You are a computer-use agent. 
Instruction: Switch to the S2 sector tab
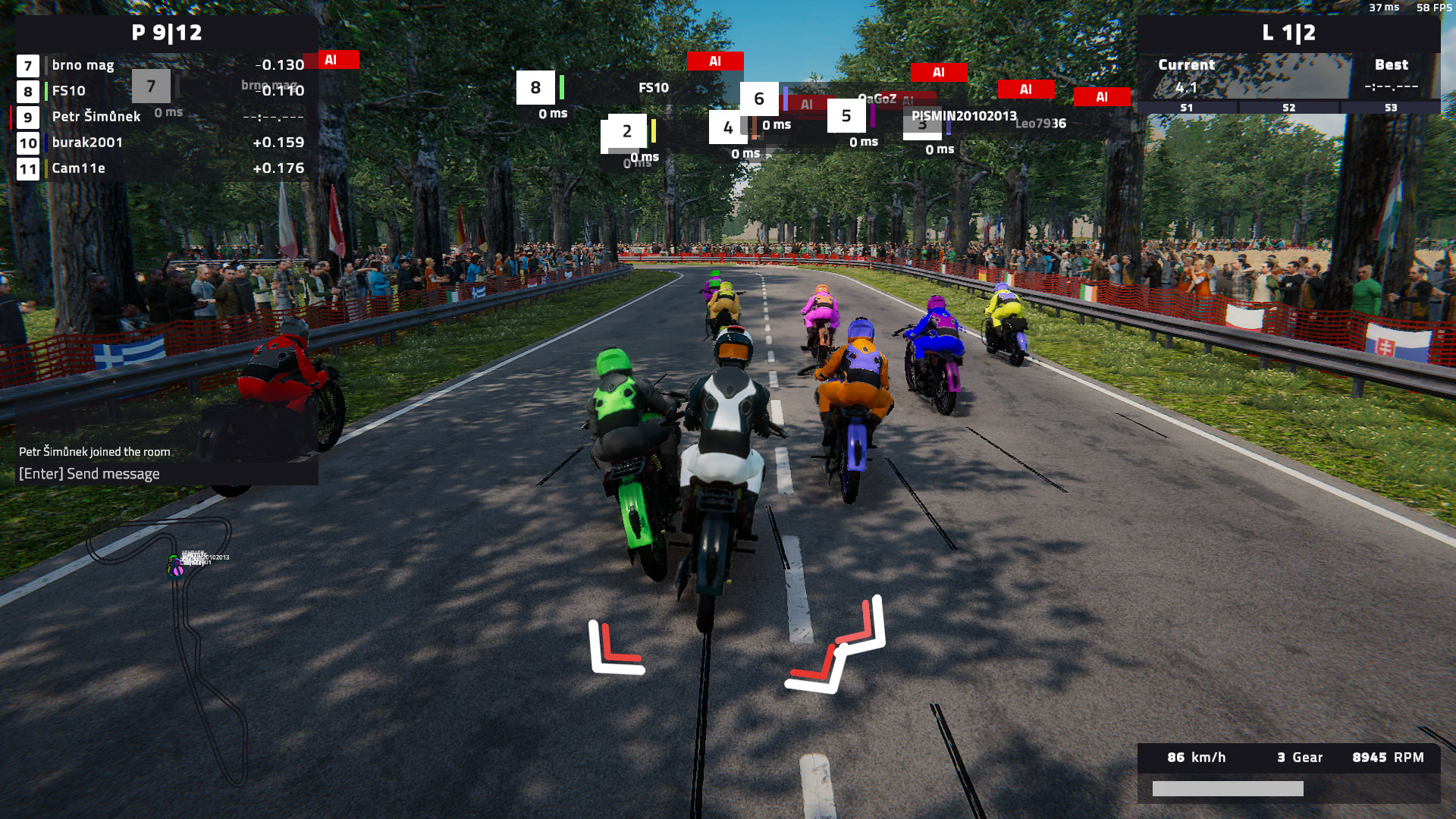tap(1288, 108)
